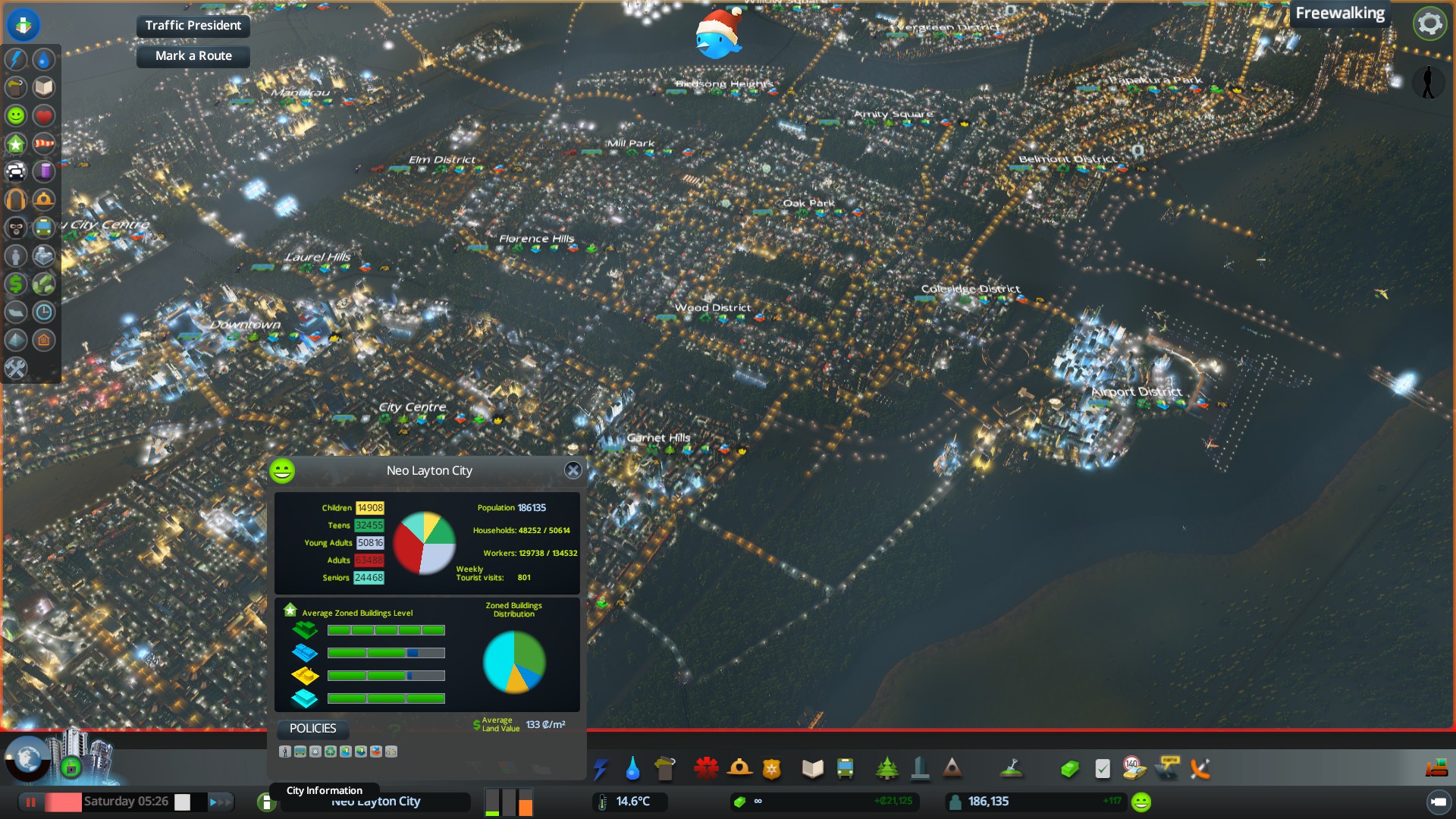Viewport: 1456px width, 819px height.
Task: Show the traffic info view
Action: coord(16,171)
